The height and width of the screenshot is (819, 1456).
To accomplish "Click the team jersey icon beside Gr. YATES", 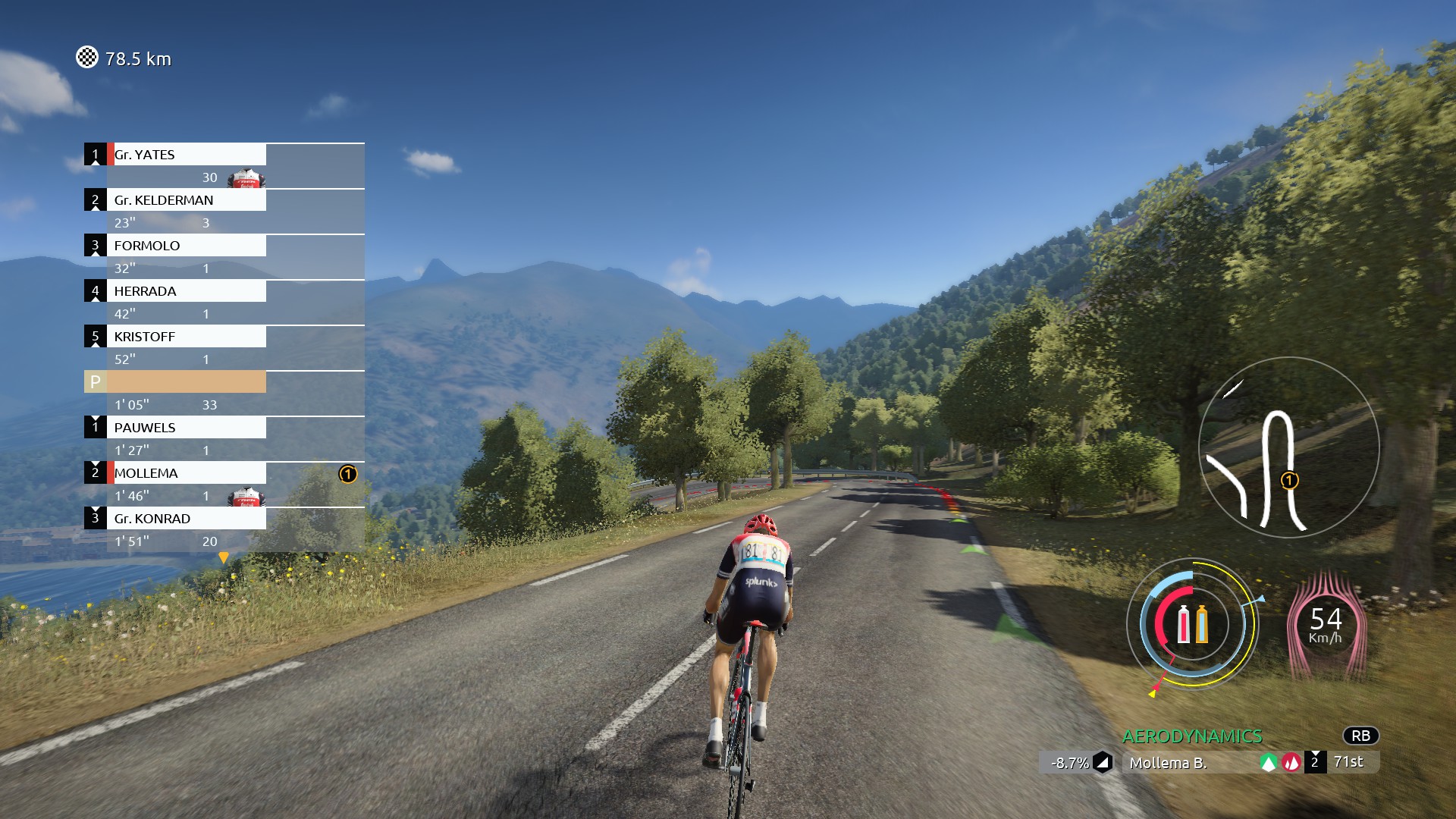I will [x=246, y=179].
